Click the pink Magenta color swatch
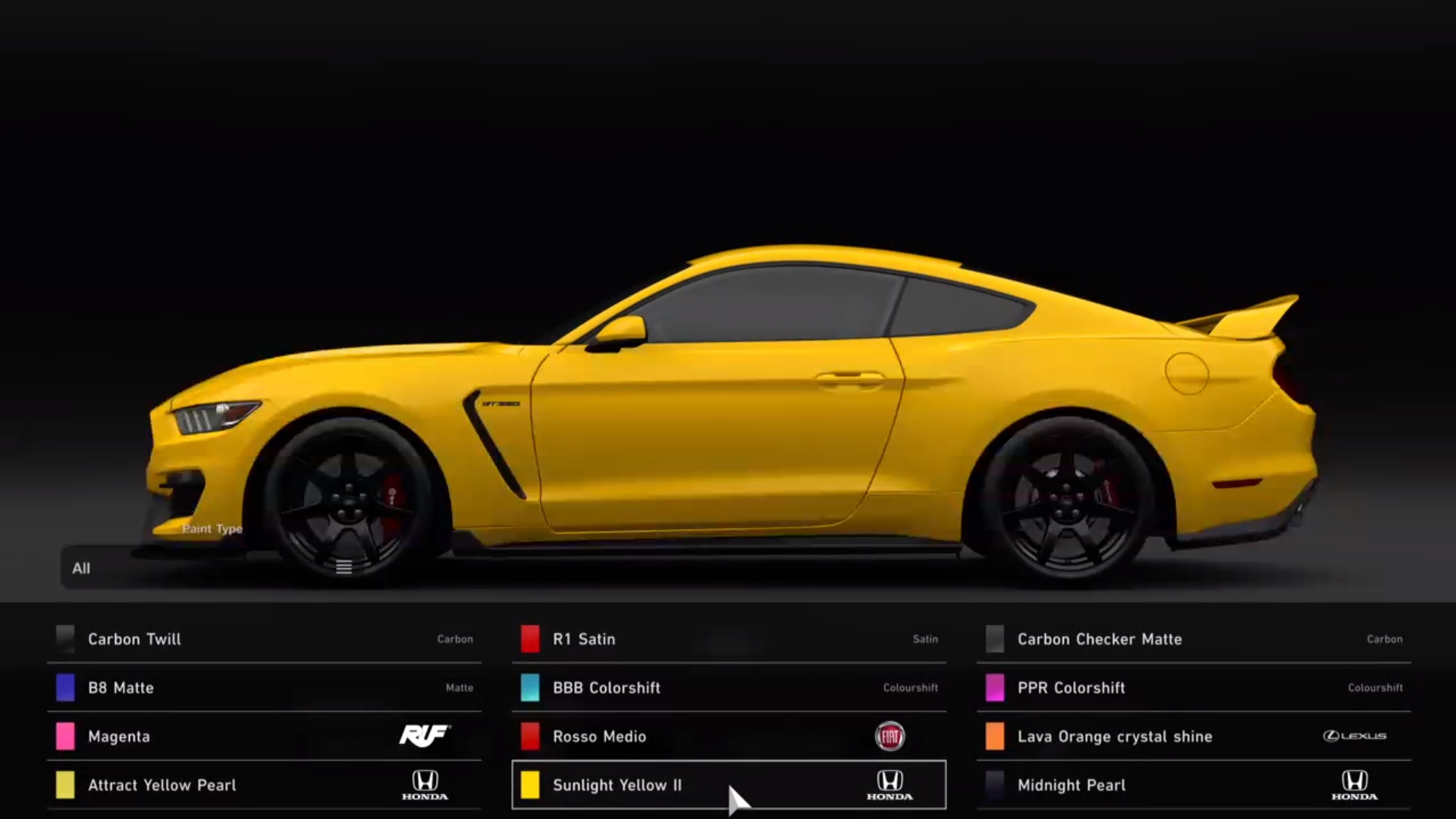The image size is (1456, 819). pyautogui.click(x=64, y=736)
